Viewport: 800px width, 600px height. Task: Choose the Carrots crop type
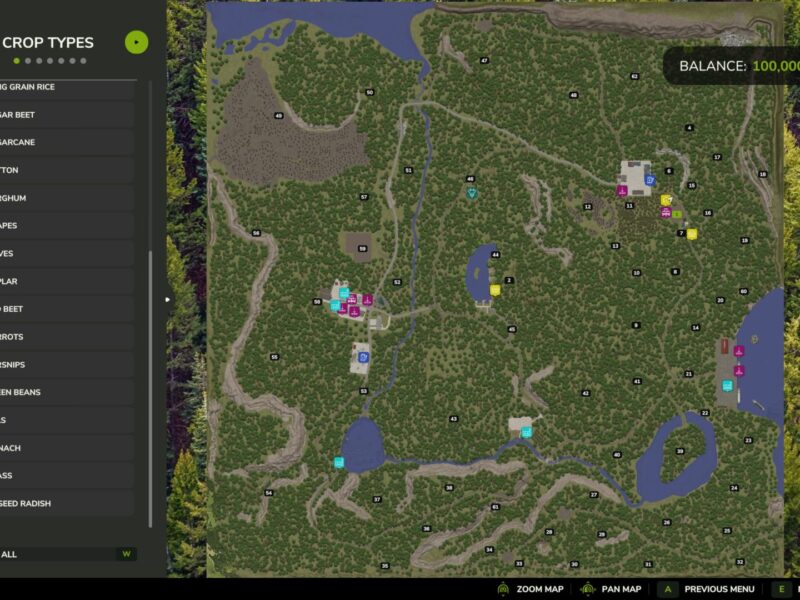[x=60, y=337]
